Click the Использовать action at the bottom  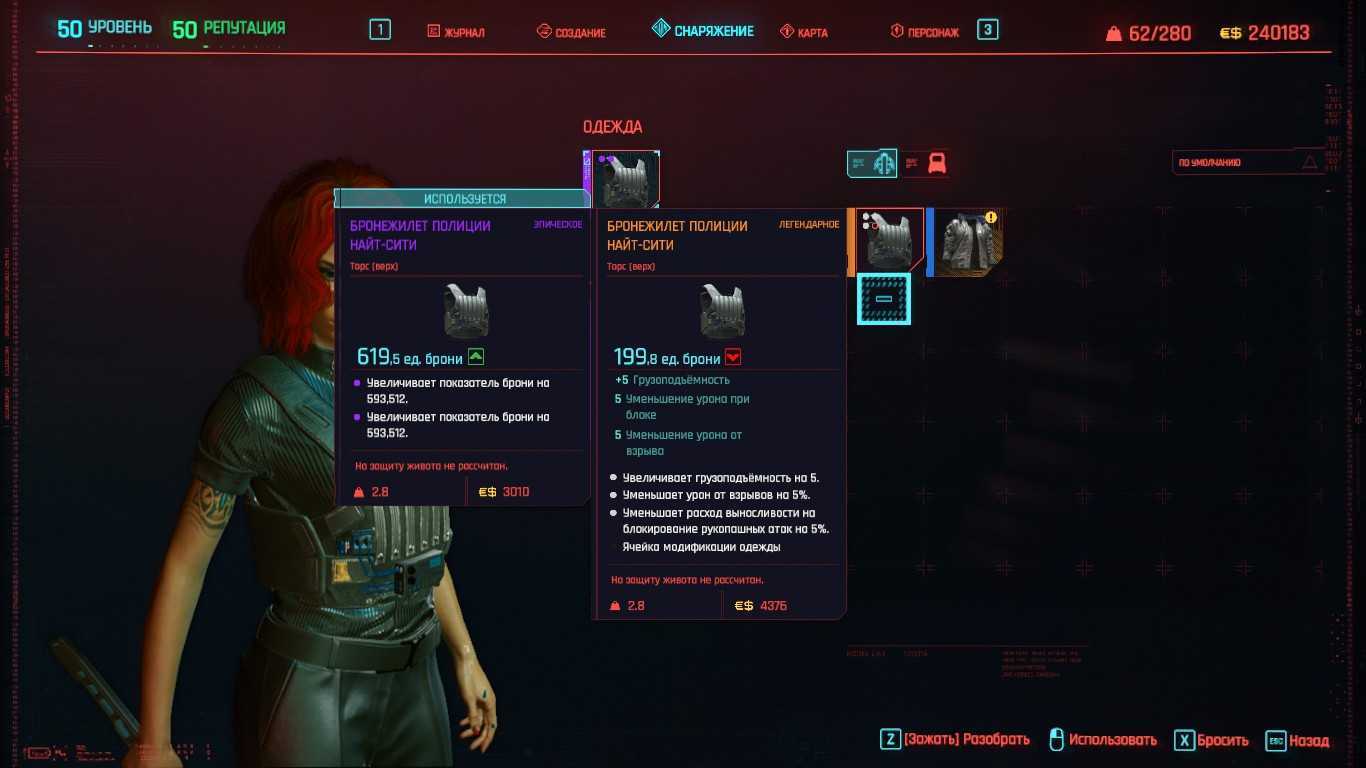tap(1102, 740)
